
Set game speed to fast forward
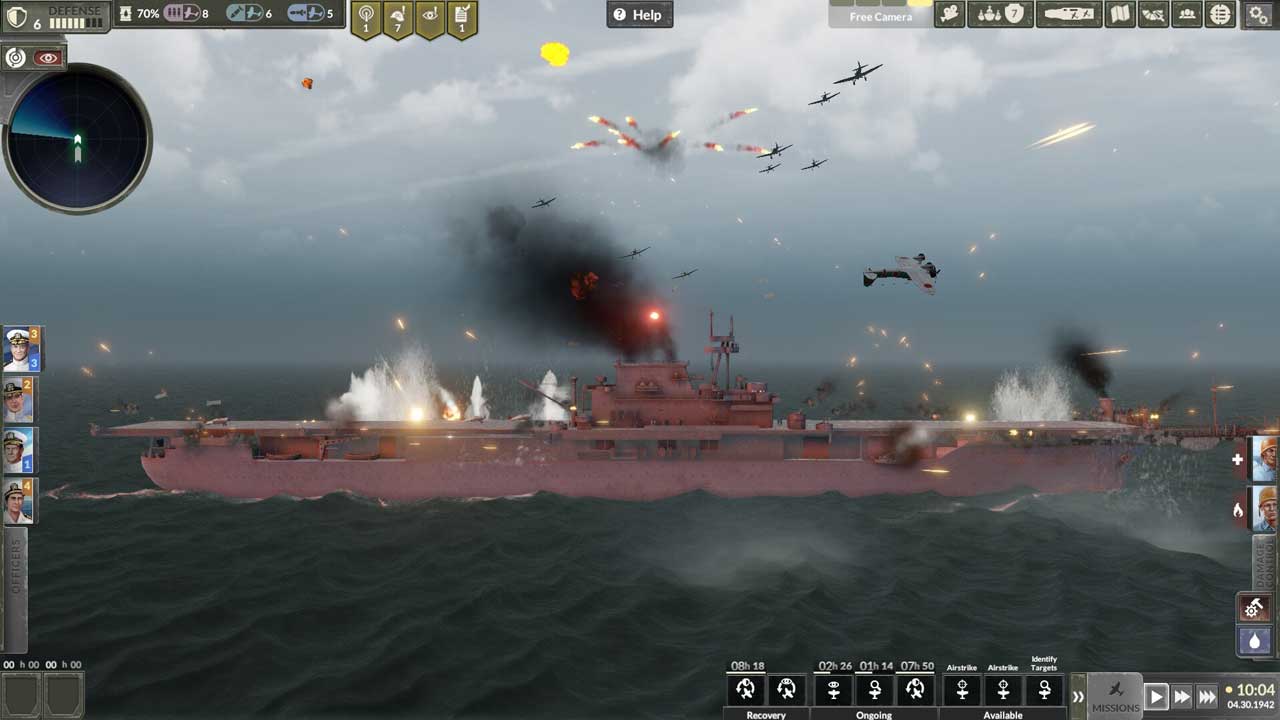click(x=1182, y=696)
